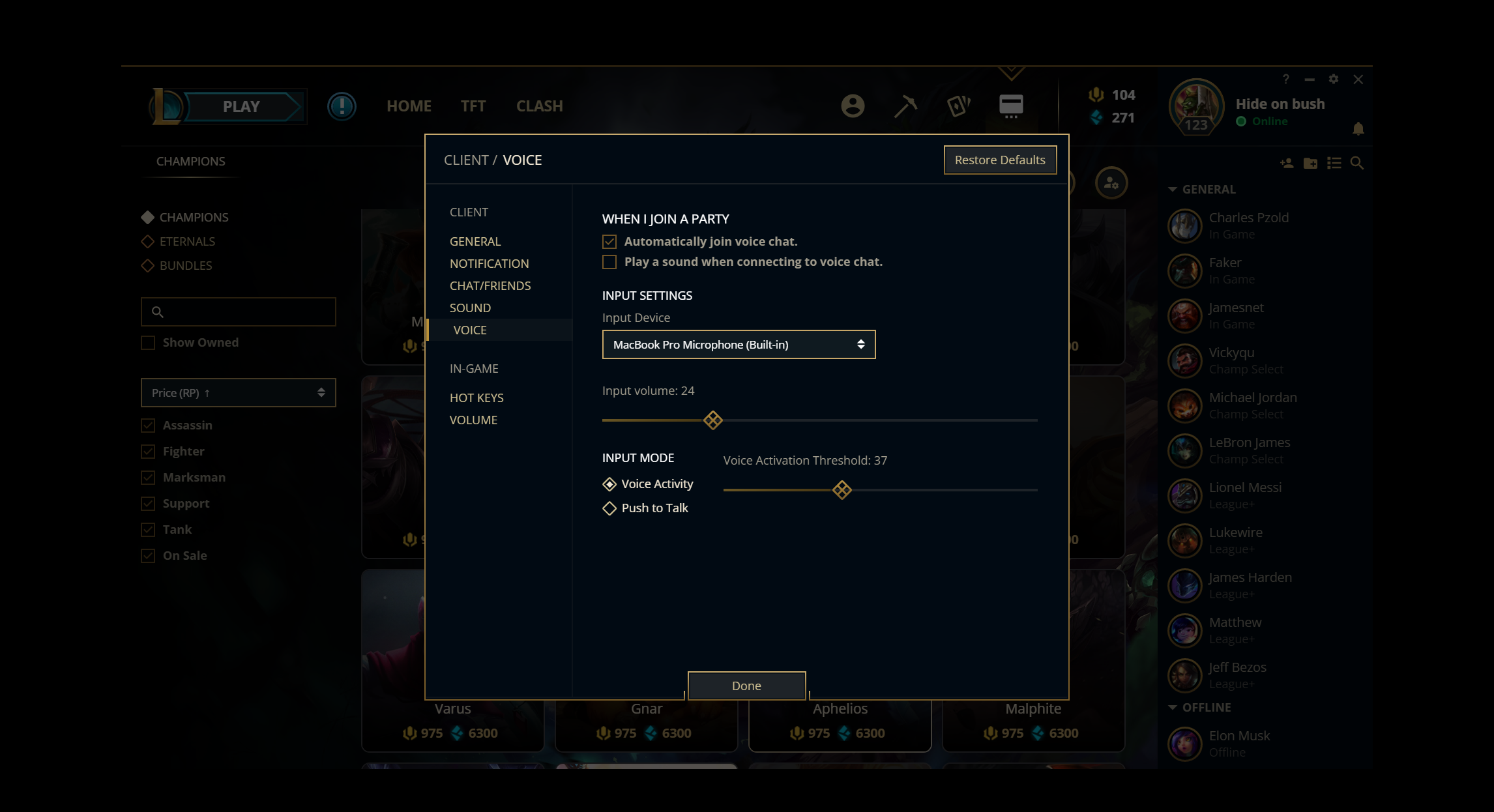The height and width of the screenshot is (812, 1494).
Task: Open the Store icon in the top bar
Action: (1011, 106)
